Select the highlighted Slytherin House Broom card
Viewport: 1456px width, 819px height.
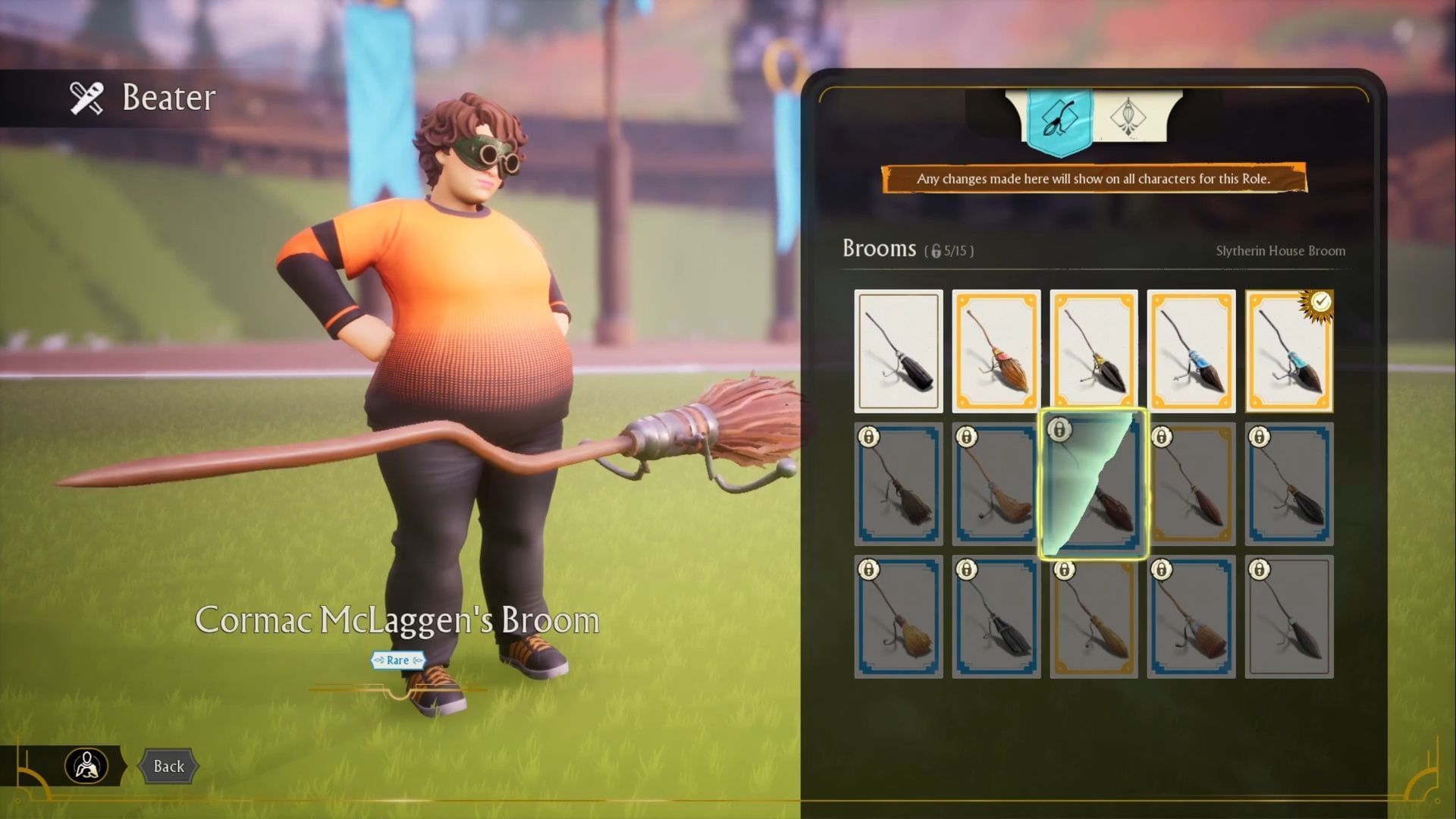click(1094, 483)
